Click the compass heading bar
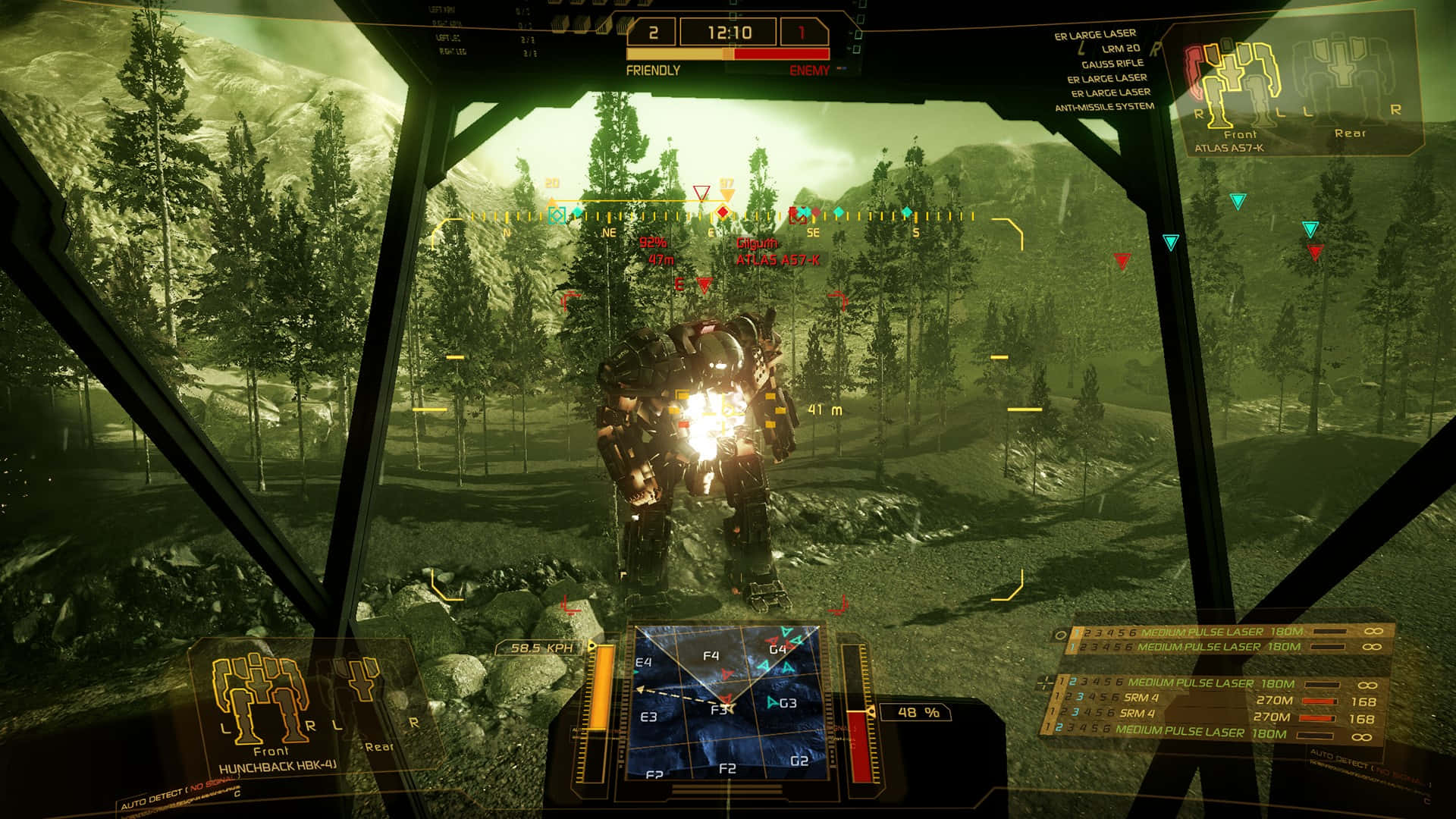 pyautogui.click(x=724, y=217)
